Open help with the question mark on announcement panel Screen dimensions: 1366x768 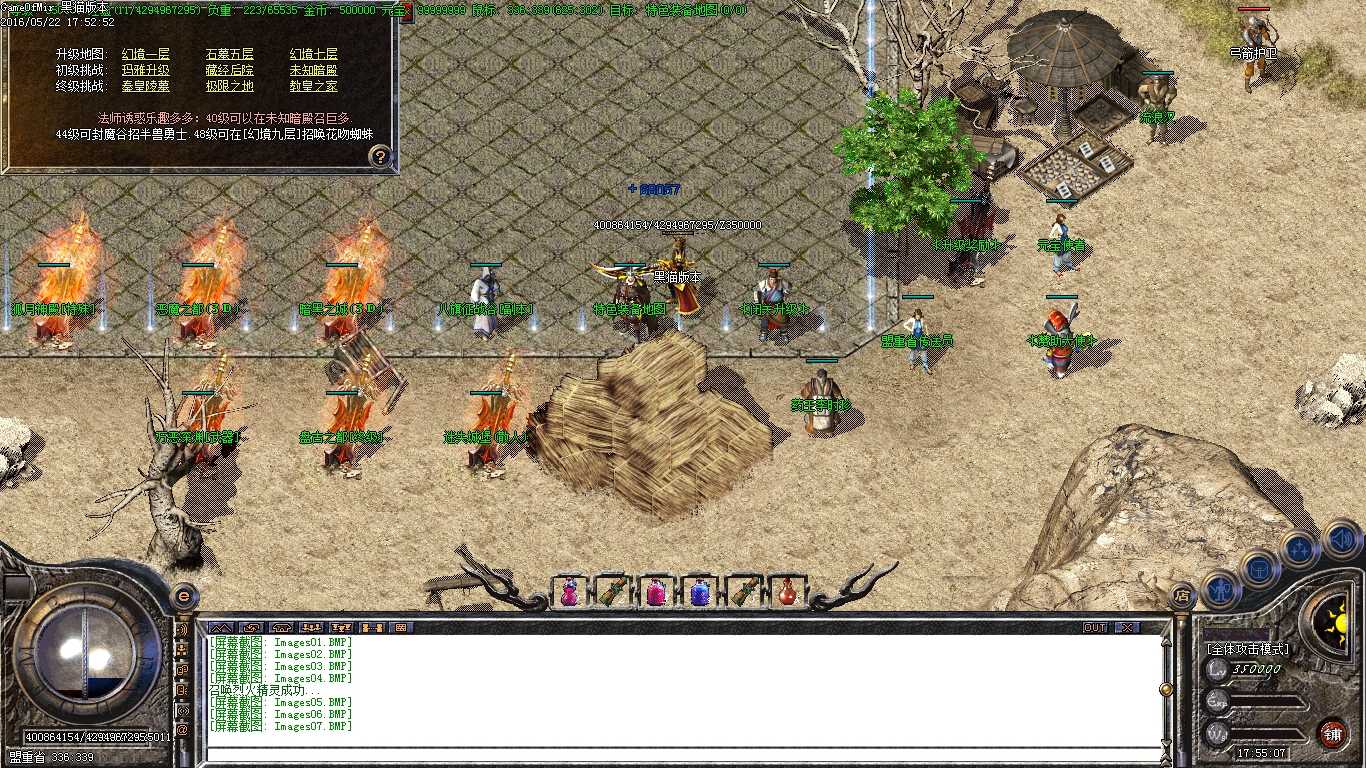click(x=378, y=156)
